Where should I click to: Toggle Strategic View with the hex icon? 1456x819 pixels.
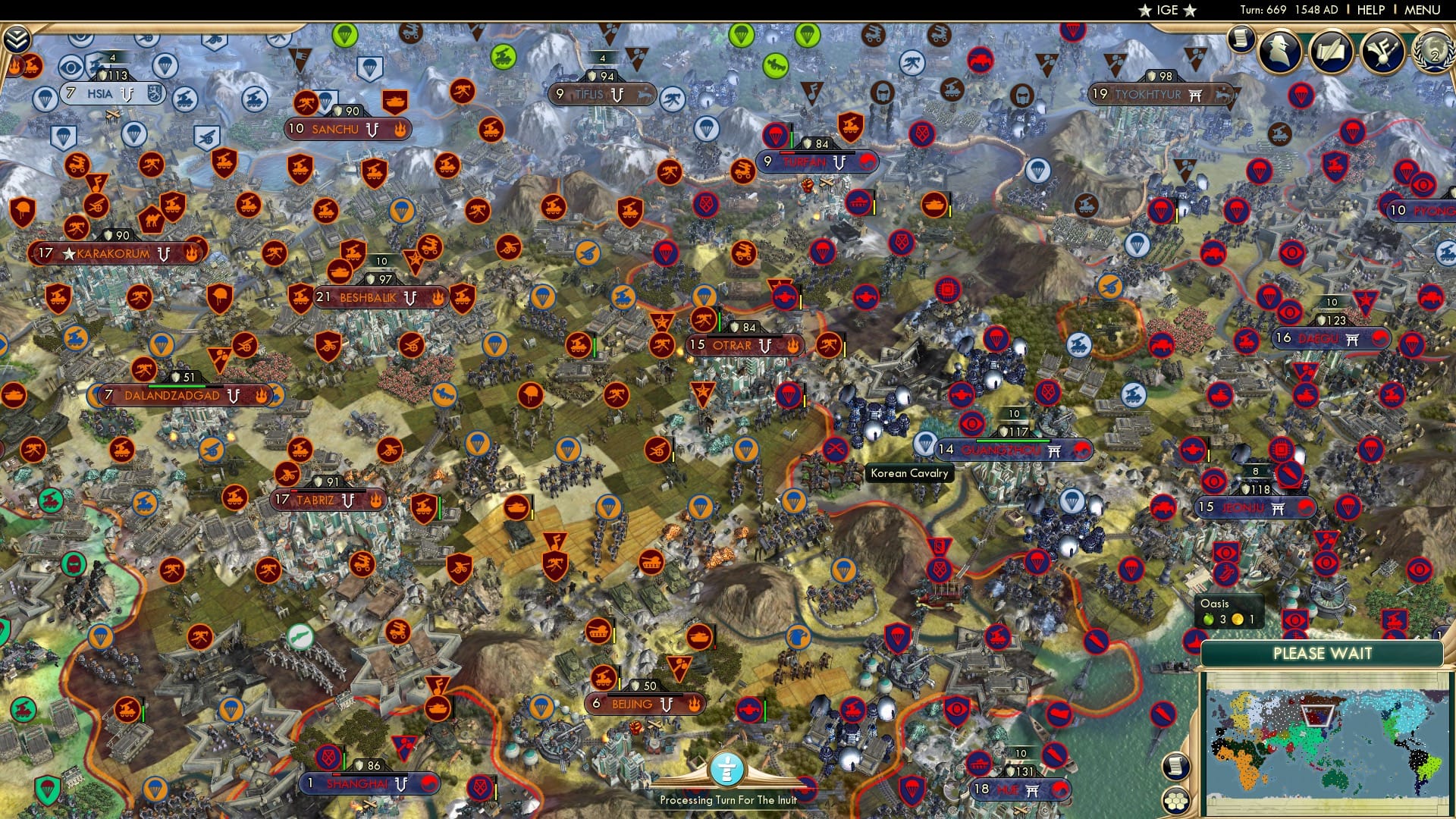click(1176, 802)
